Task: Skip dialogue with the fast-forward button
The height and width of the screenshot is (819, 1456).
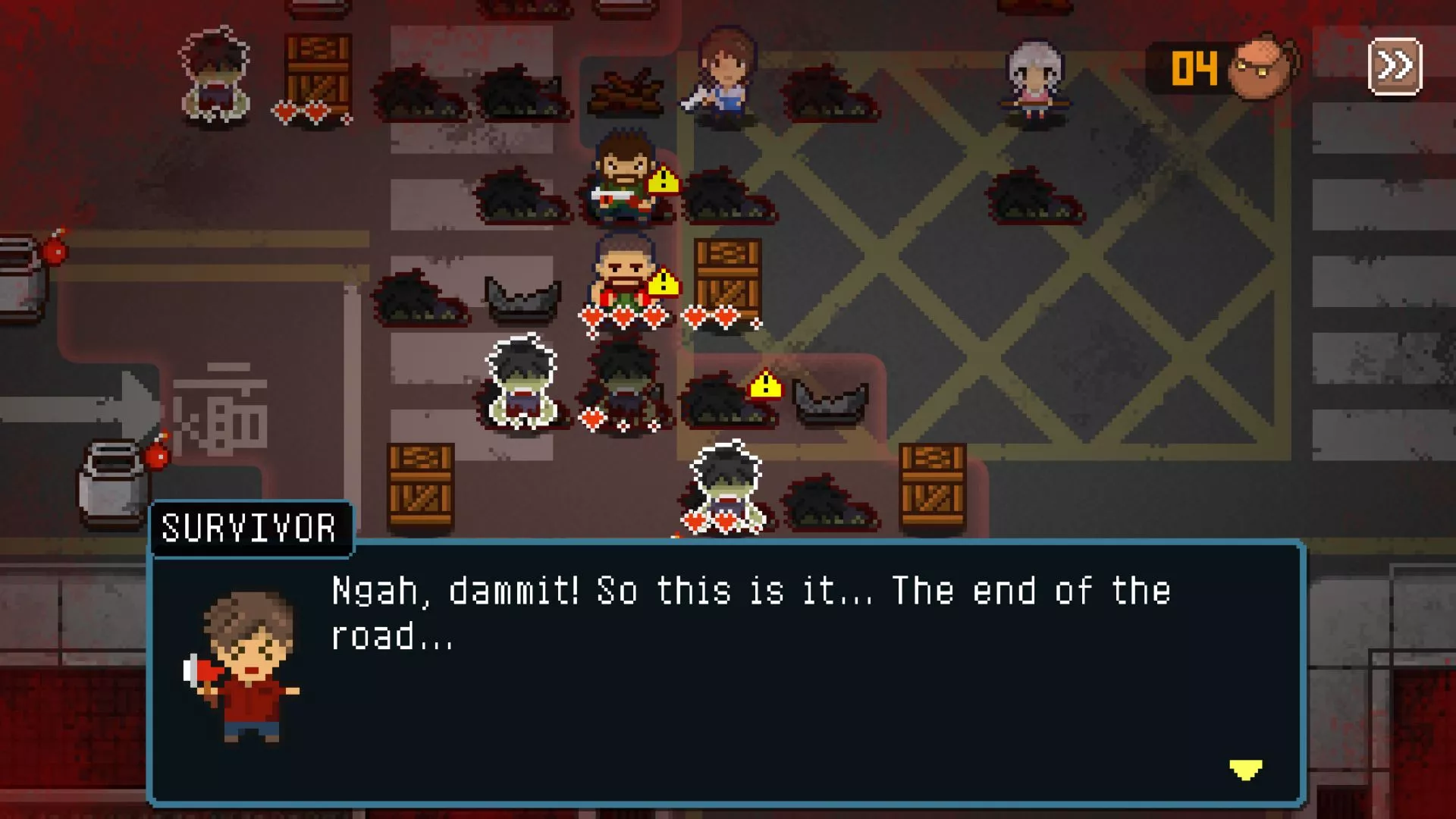Action: [x=1395, y=67]
